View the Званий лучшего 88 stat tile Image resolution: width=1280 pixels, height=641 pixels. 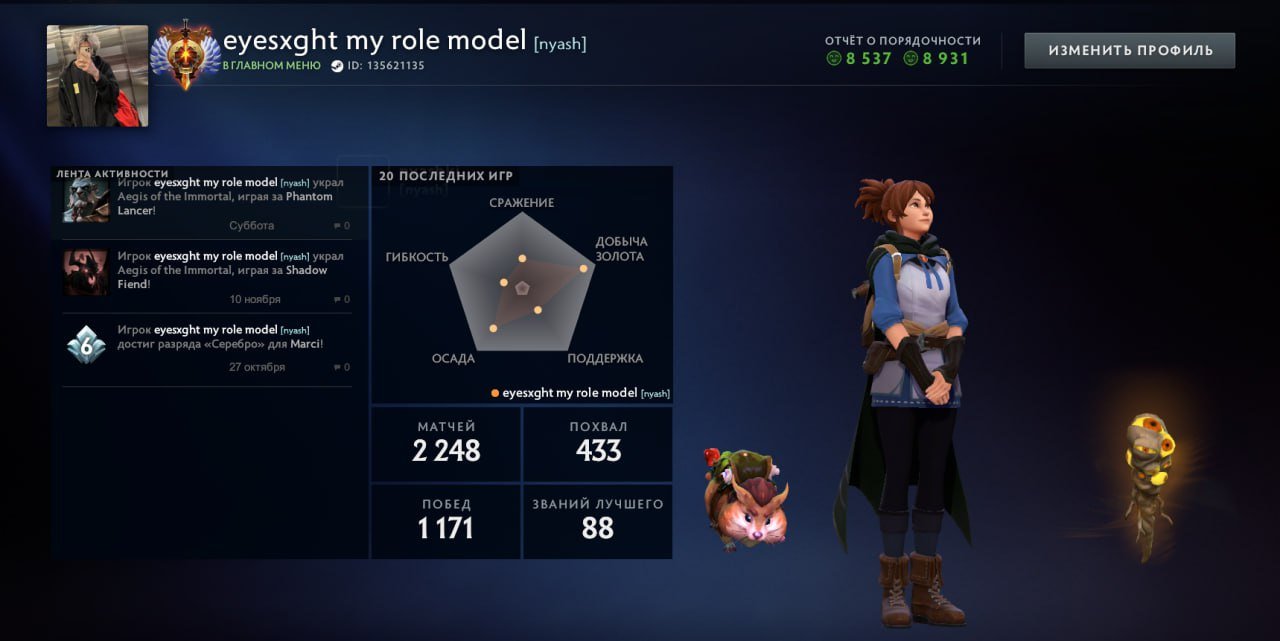coord(598,521)
